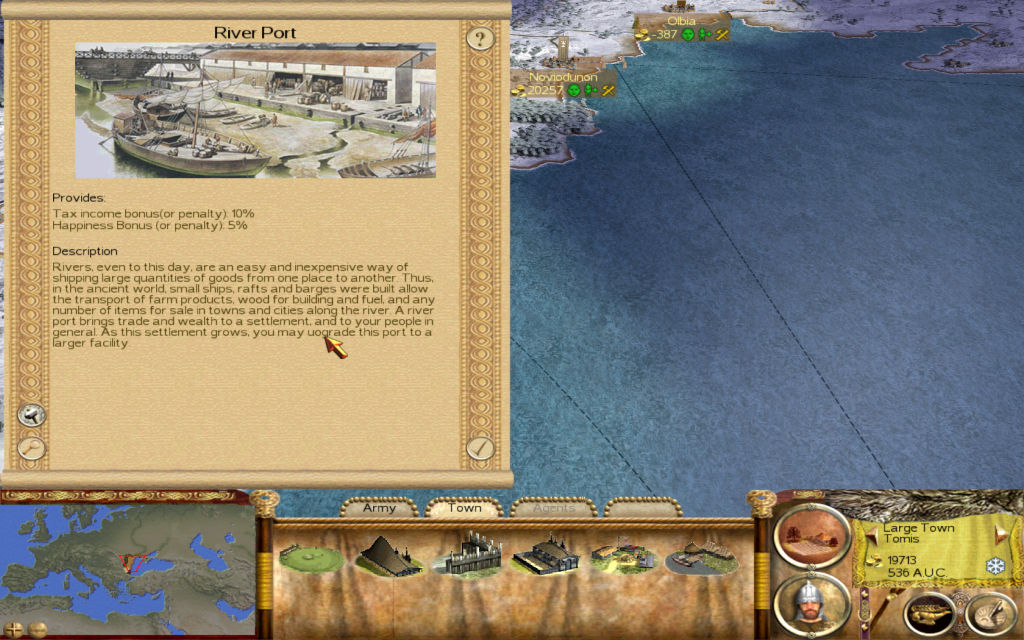Open the settlement portrait for Tomis
This screenshot has width=1024, height=640.
point(811,534)
